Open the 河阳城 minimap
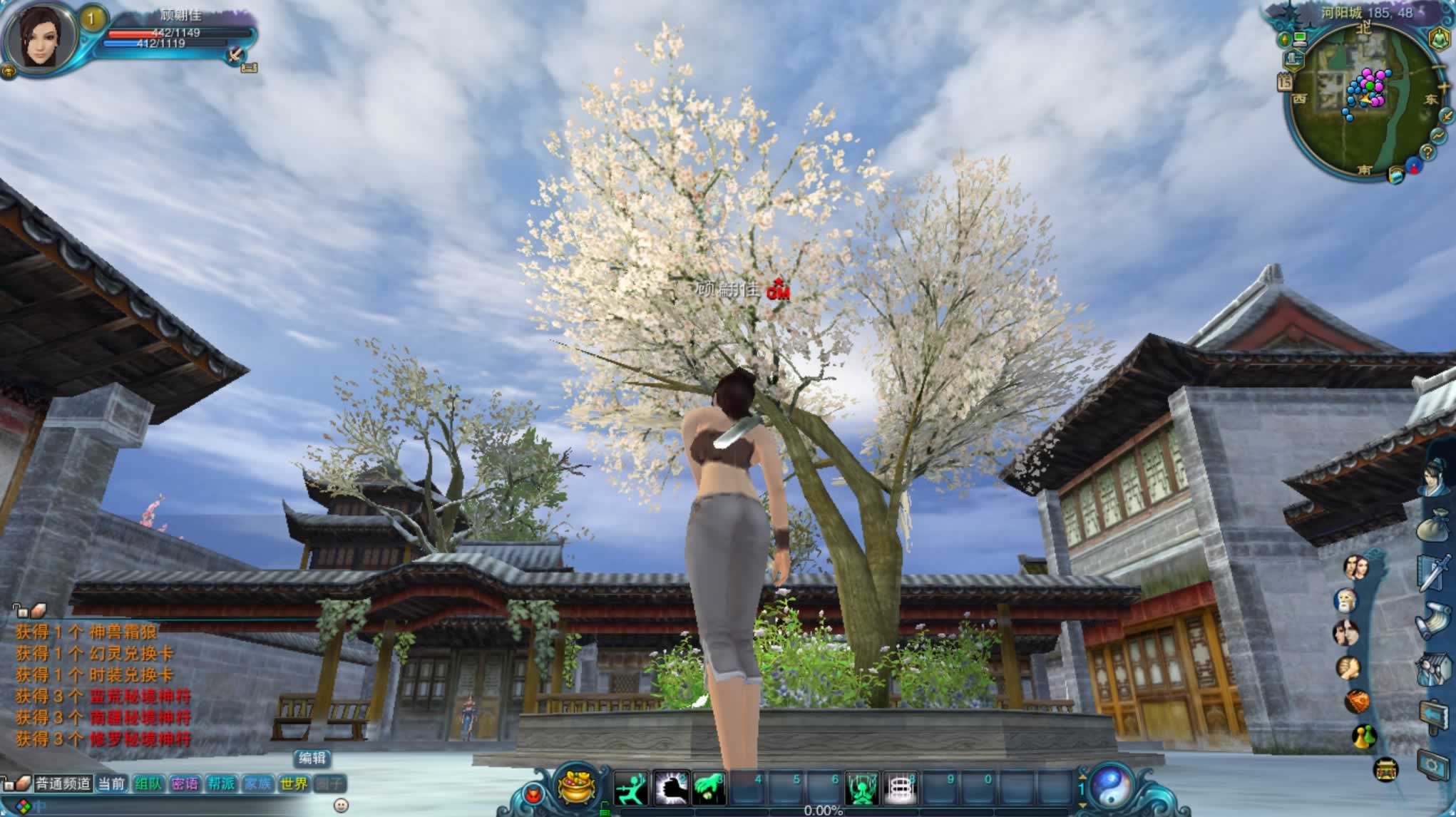The image size is (1456, 817). pyautogui.click(x=1363, y=100)
